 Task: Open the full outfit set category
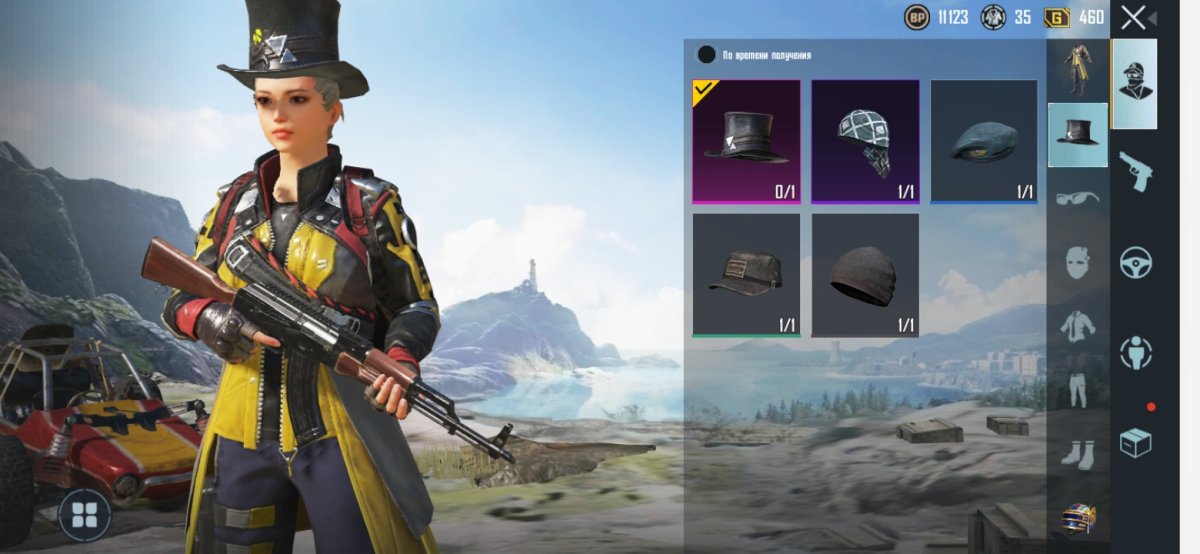1077,70
